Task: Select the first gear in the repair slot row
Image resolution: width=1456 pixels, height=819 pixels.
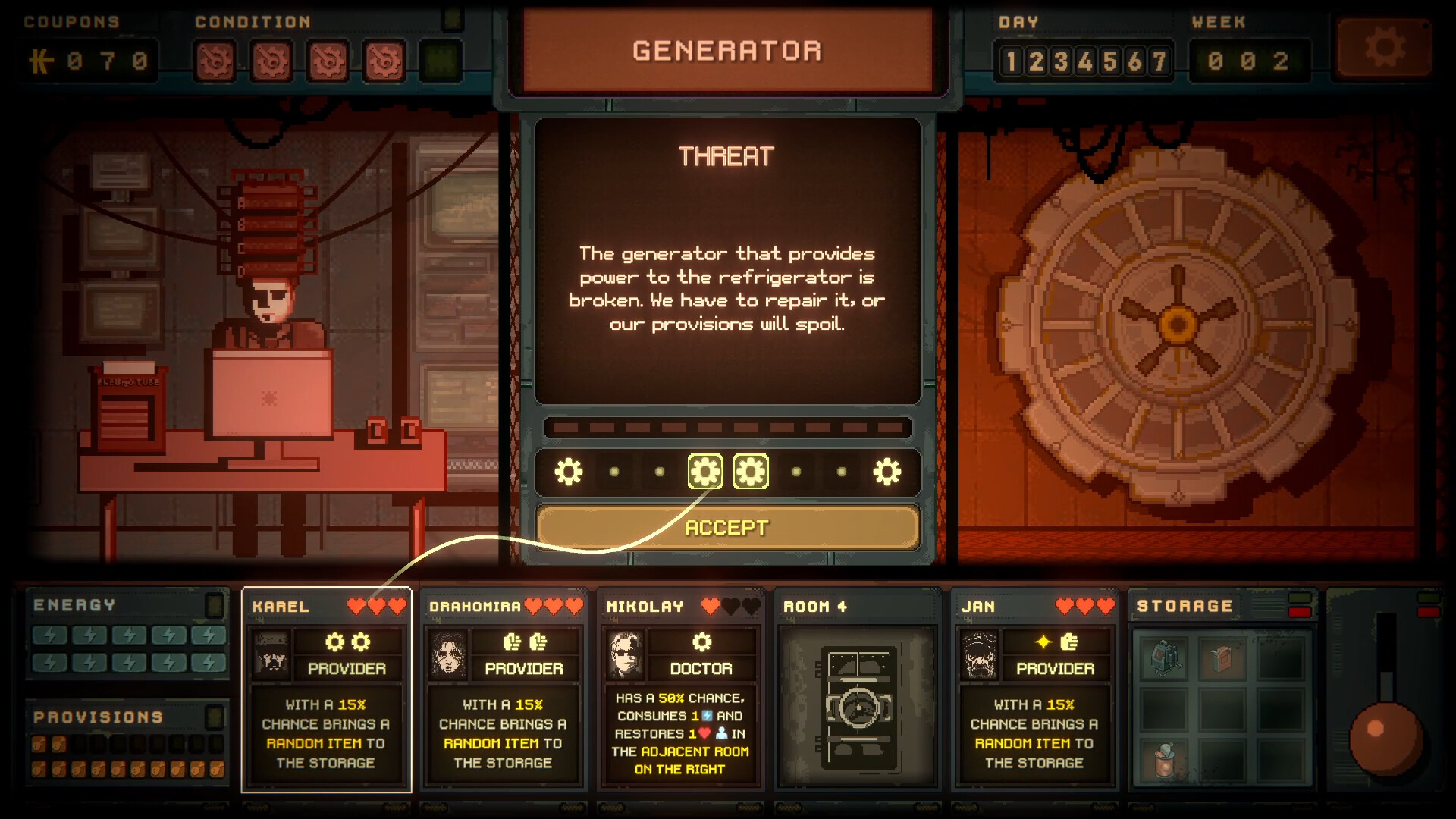Action: [x=567, y=471]
